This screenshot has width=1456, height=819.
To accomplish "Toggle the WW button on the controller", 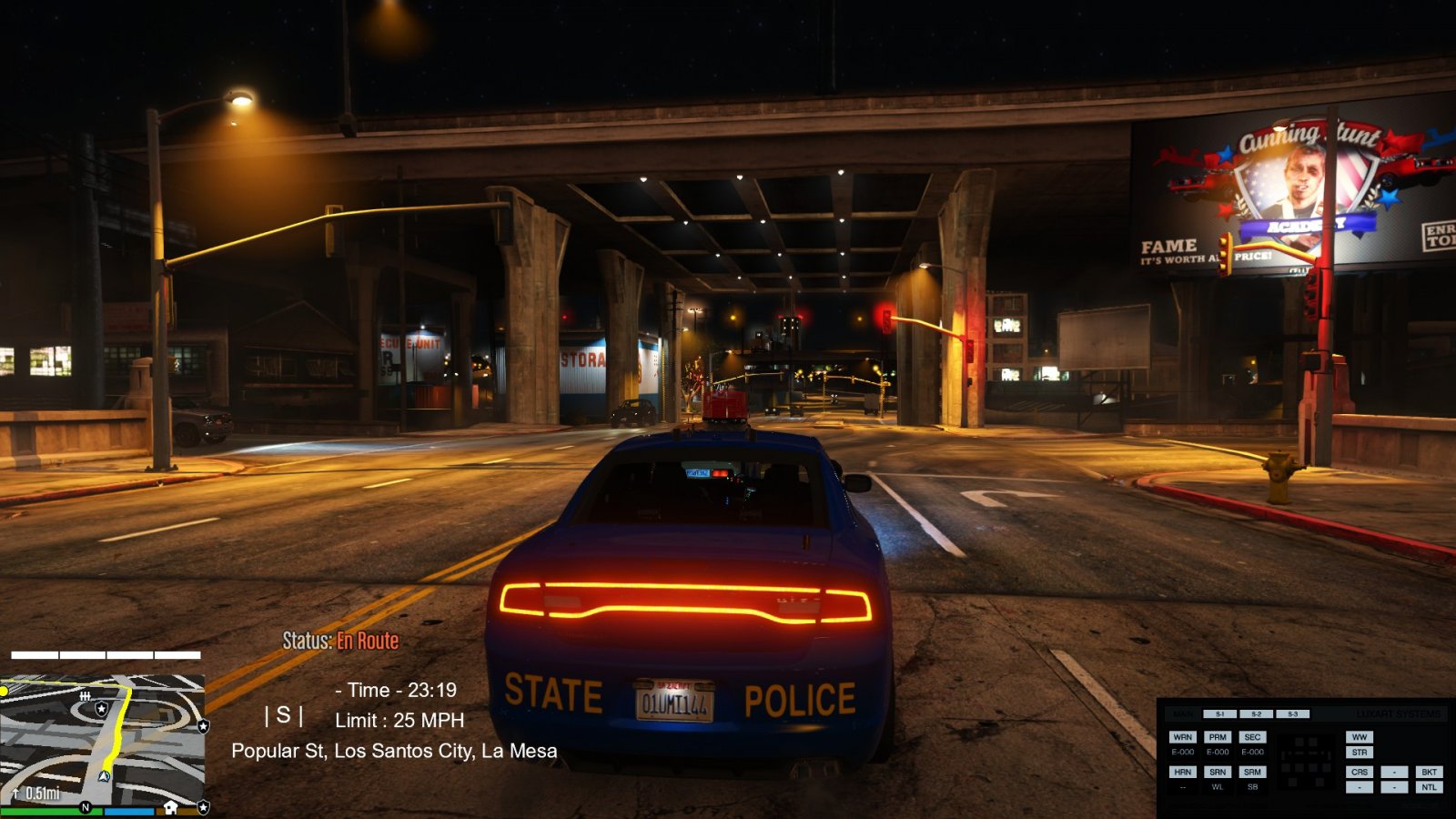I will (1360, 737).
